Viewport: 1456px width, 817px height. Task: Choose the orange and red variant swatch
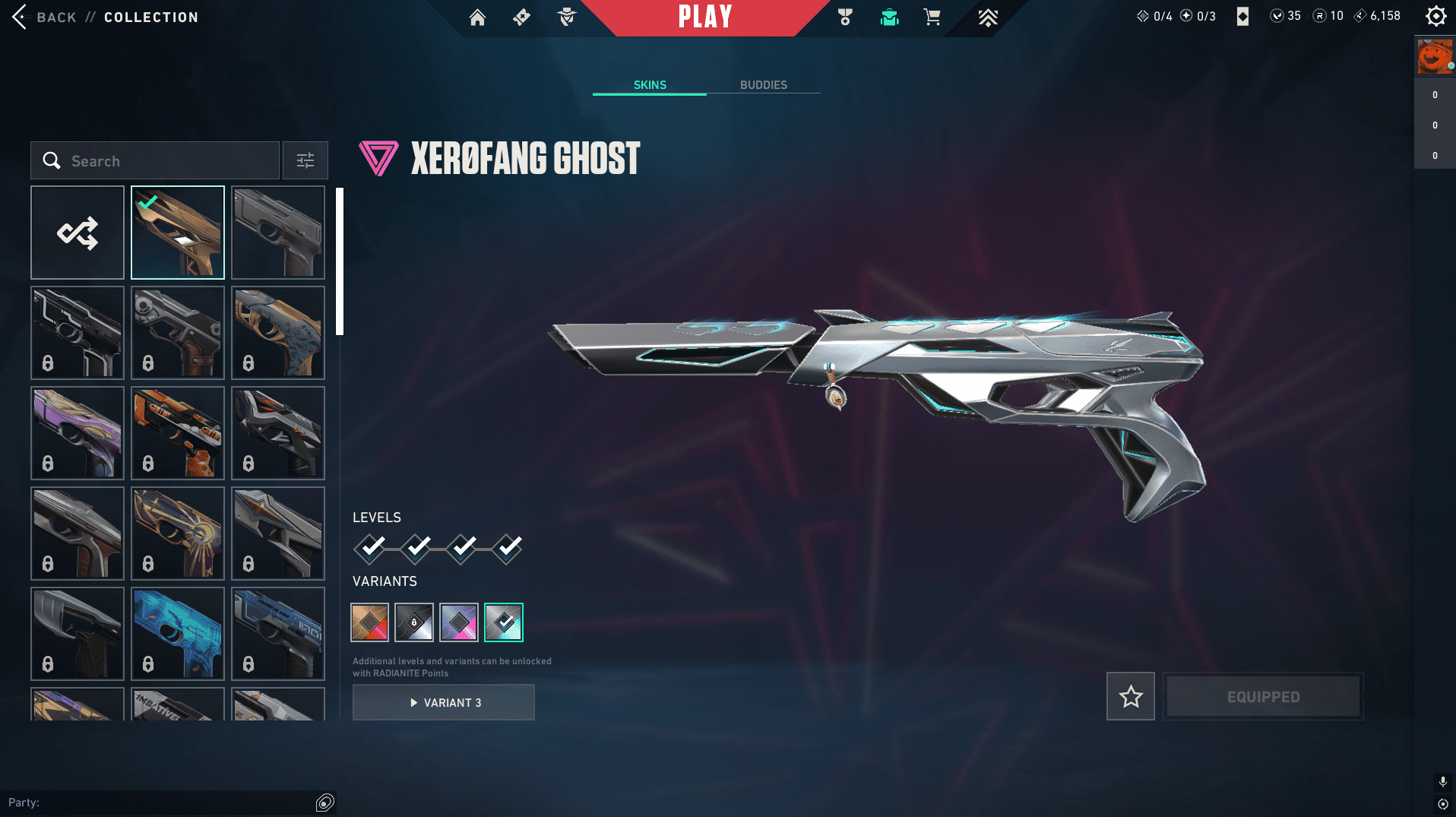370,622
